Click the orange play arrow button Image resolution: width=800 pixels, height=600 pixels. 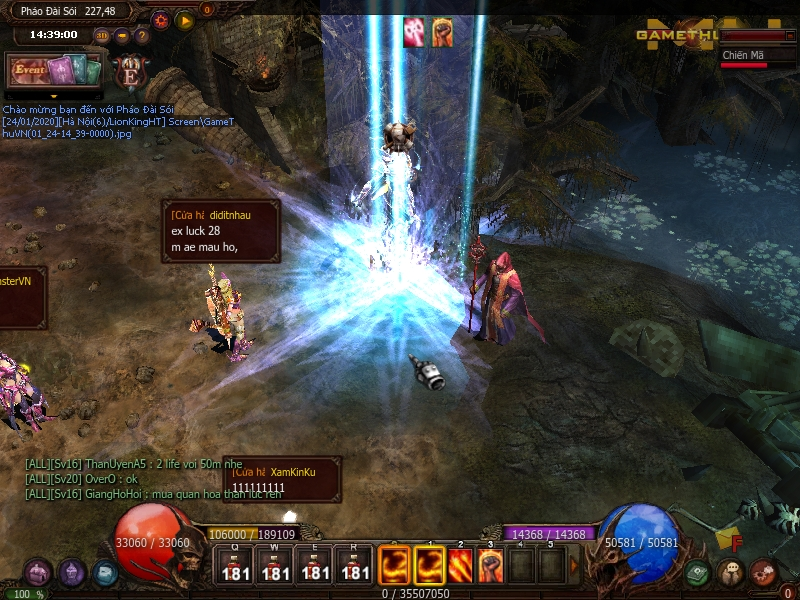[x=185, y=20]
